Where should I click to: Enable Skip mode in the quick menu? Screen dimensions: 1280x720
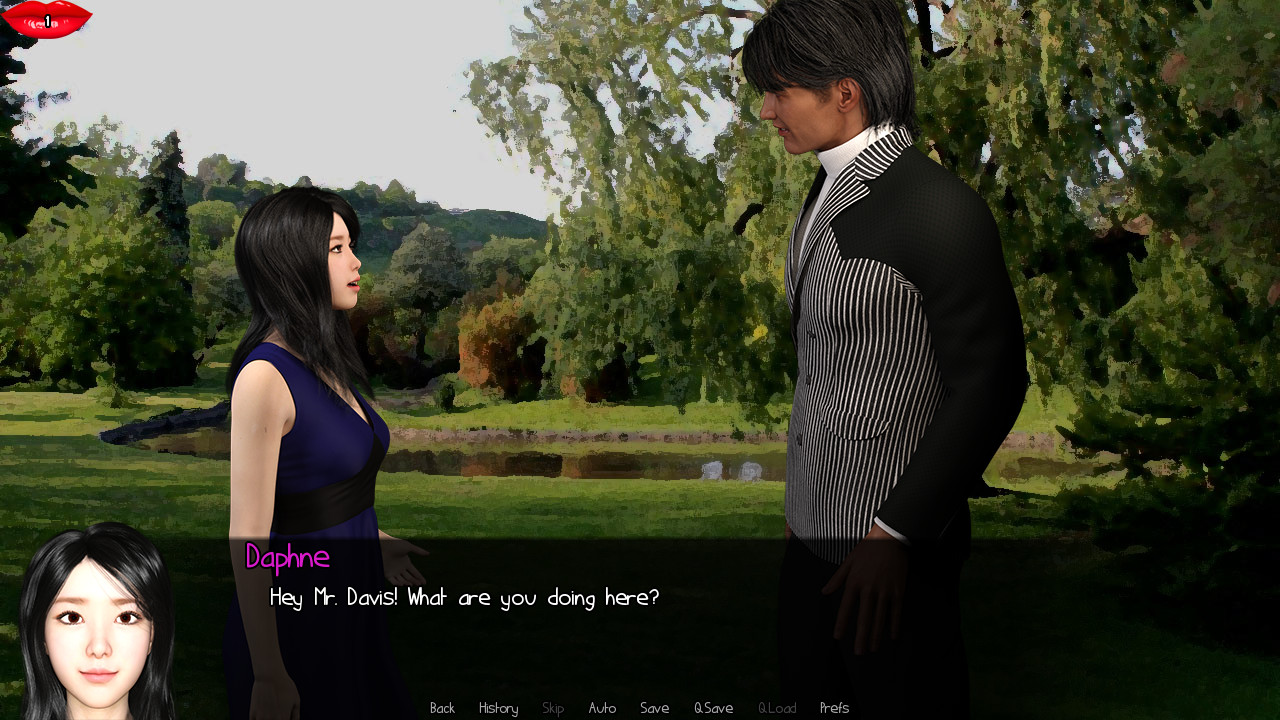(x=552, y=707)
